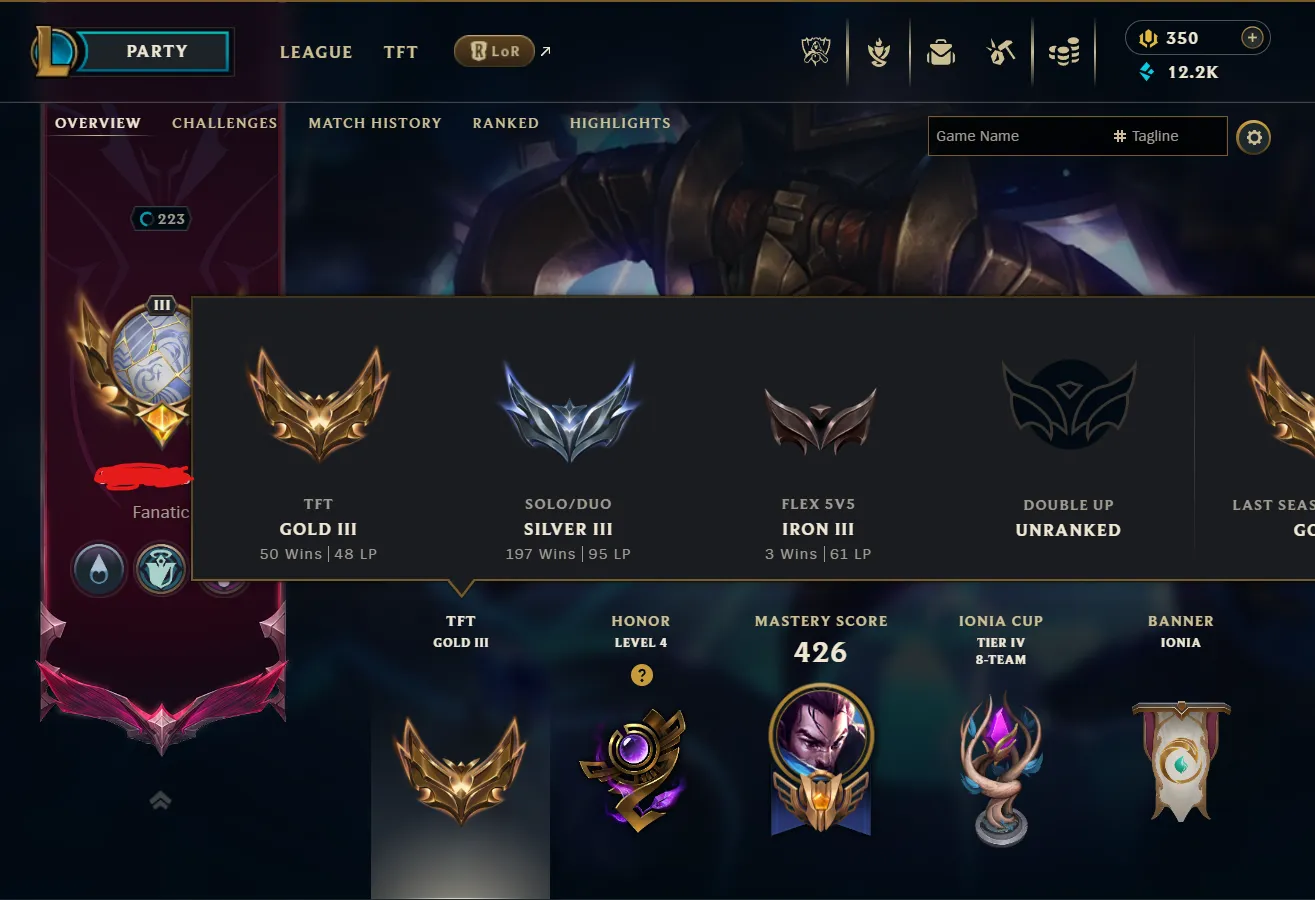Open the MATCH HISTORY tab
This screenshot has width=1315, height=900.
coord(375,122)
